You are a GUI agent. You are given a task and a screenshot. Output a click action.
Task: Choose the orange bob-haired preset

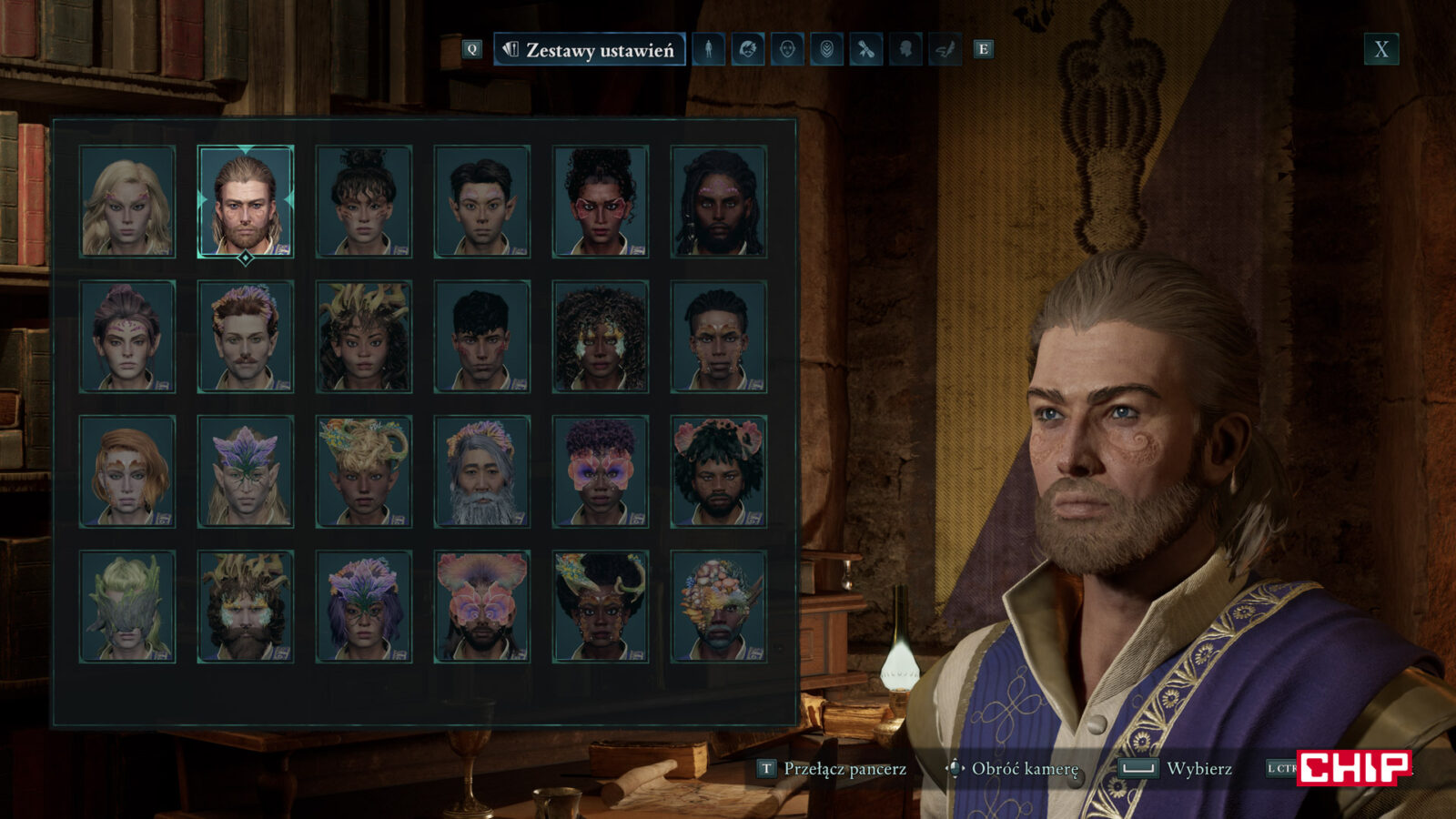pos(127,471)
